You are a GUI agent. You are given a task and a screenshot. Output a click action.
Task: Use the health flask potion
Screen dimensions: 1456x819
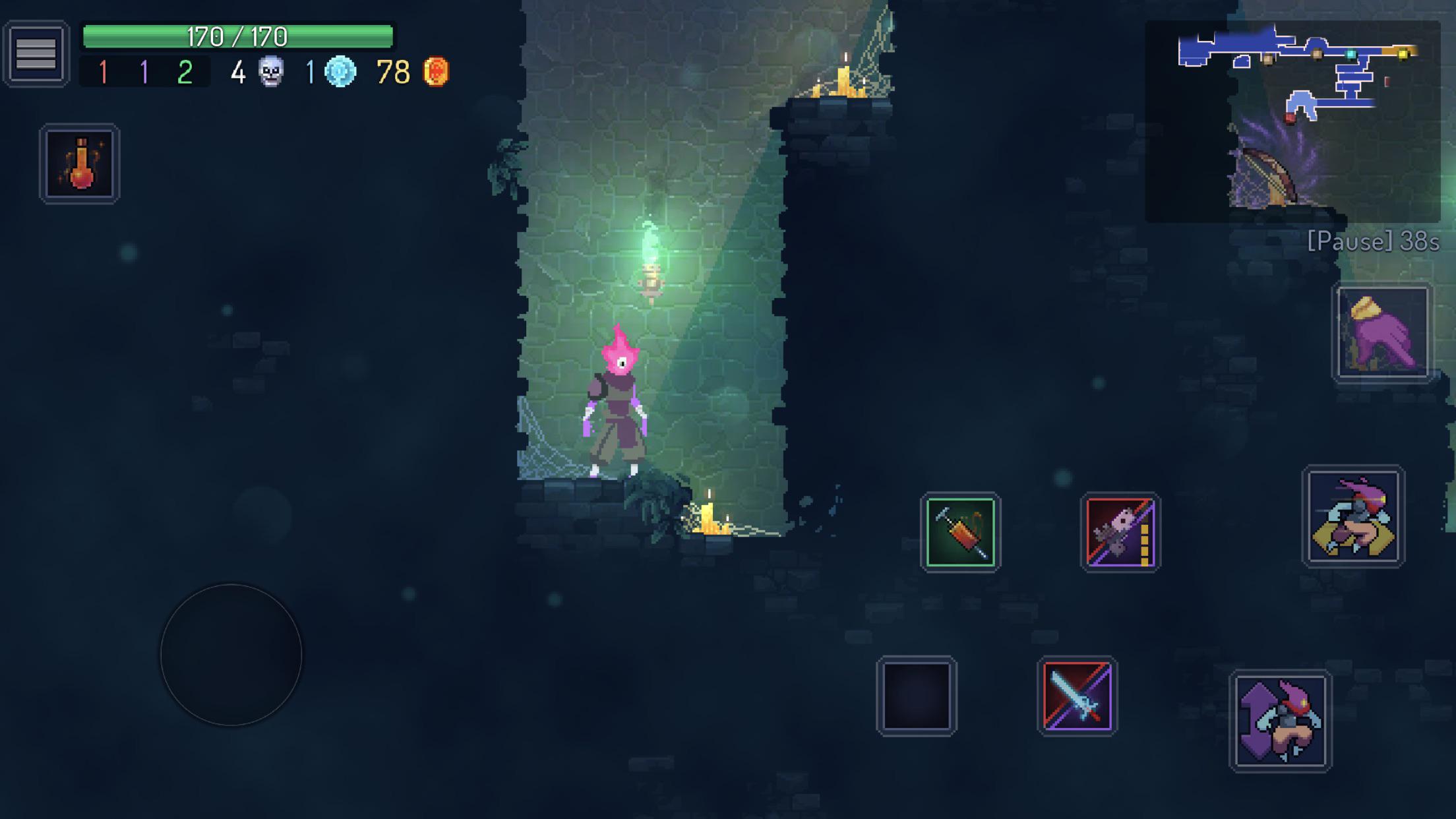coord(80,164)
